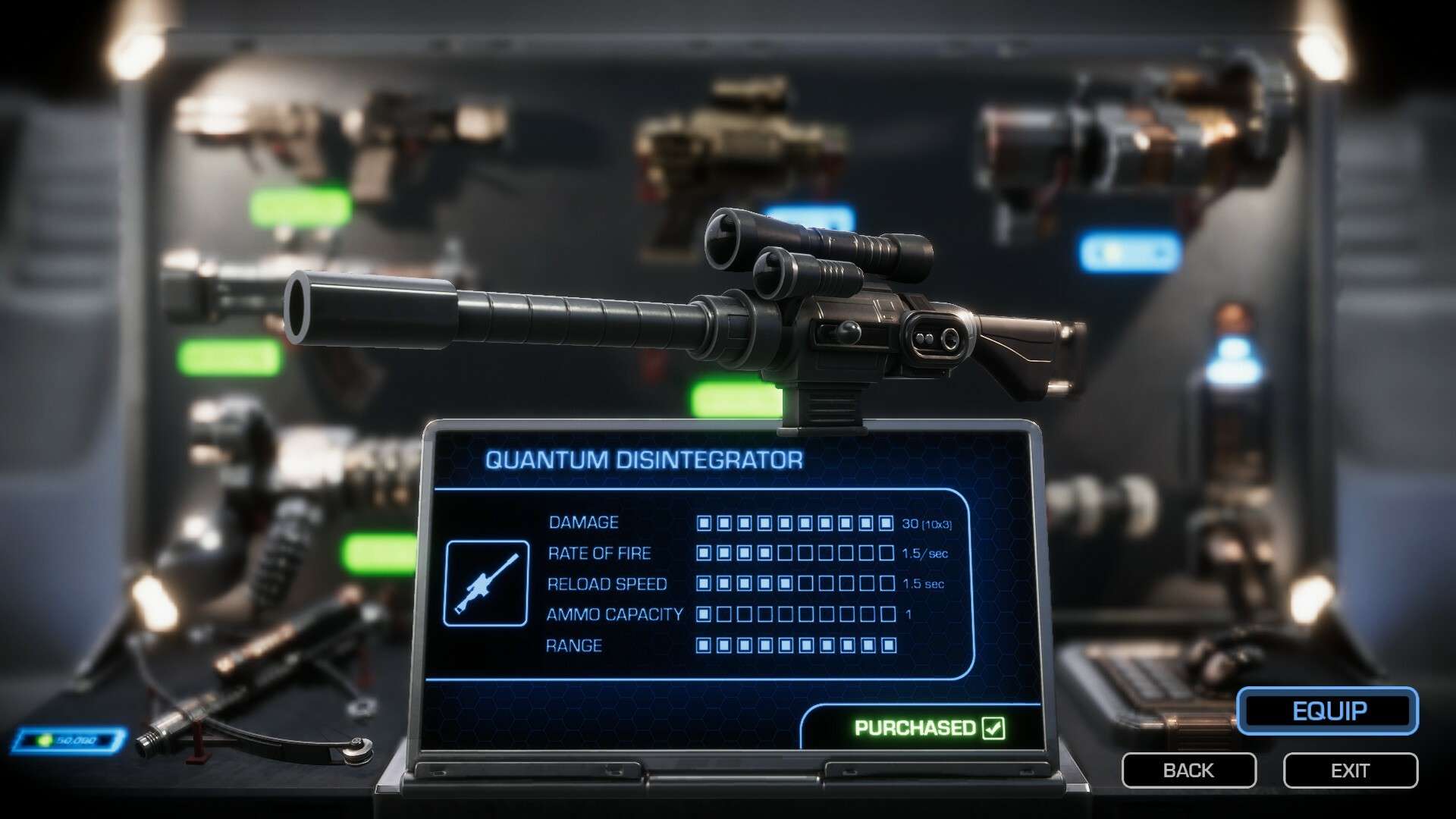The width and height of the screenshot is (1456, 819).
Task: Go back with the Back button
Action: click(x=1188, y=770)
